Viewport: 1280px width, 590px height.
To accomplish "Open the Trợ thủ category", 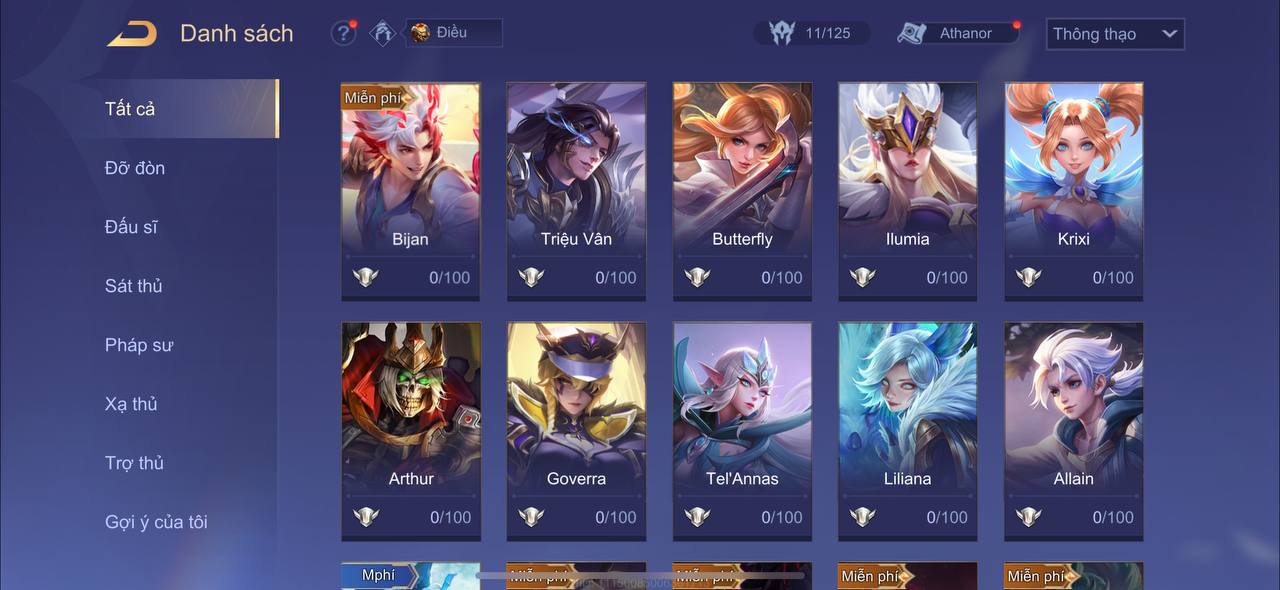I will click(134, 463).
